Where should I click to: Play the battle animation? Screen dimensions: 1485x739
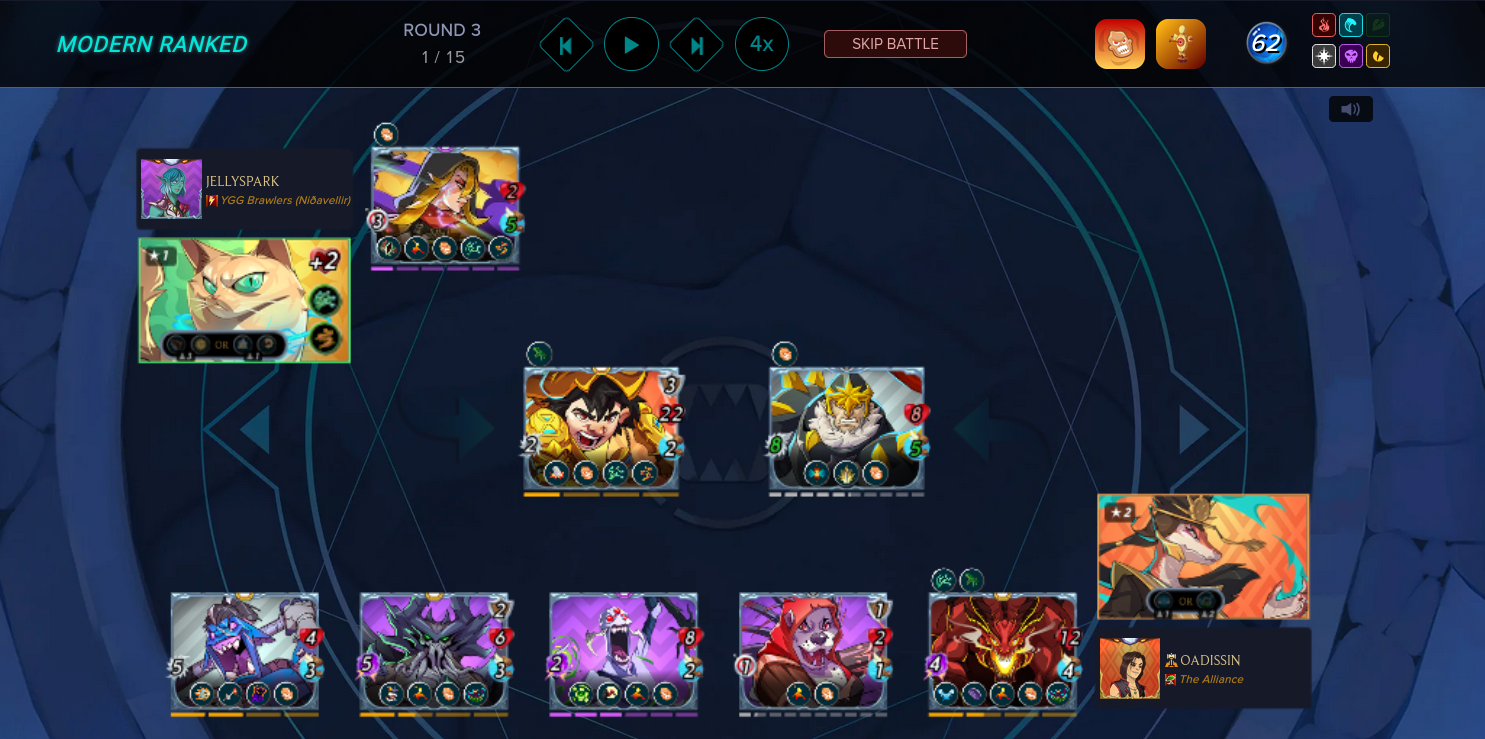(x=631, y=44)
